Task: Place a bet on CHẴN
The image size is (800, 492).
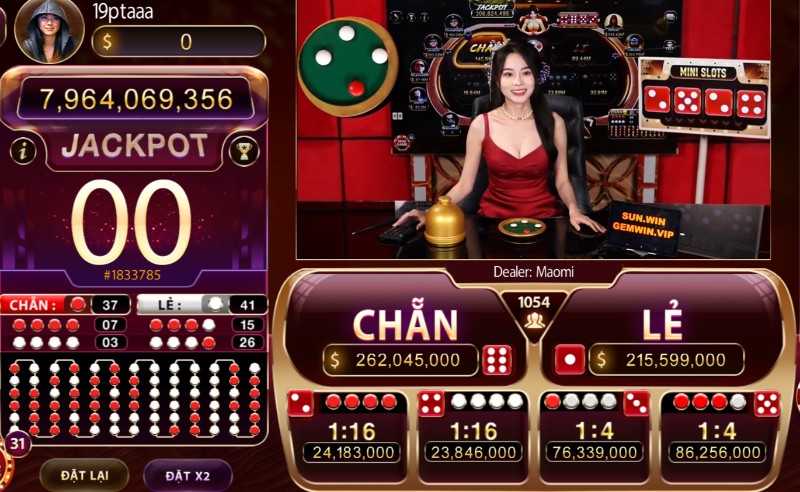Action: [x=405, y=325]
